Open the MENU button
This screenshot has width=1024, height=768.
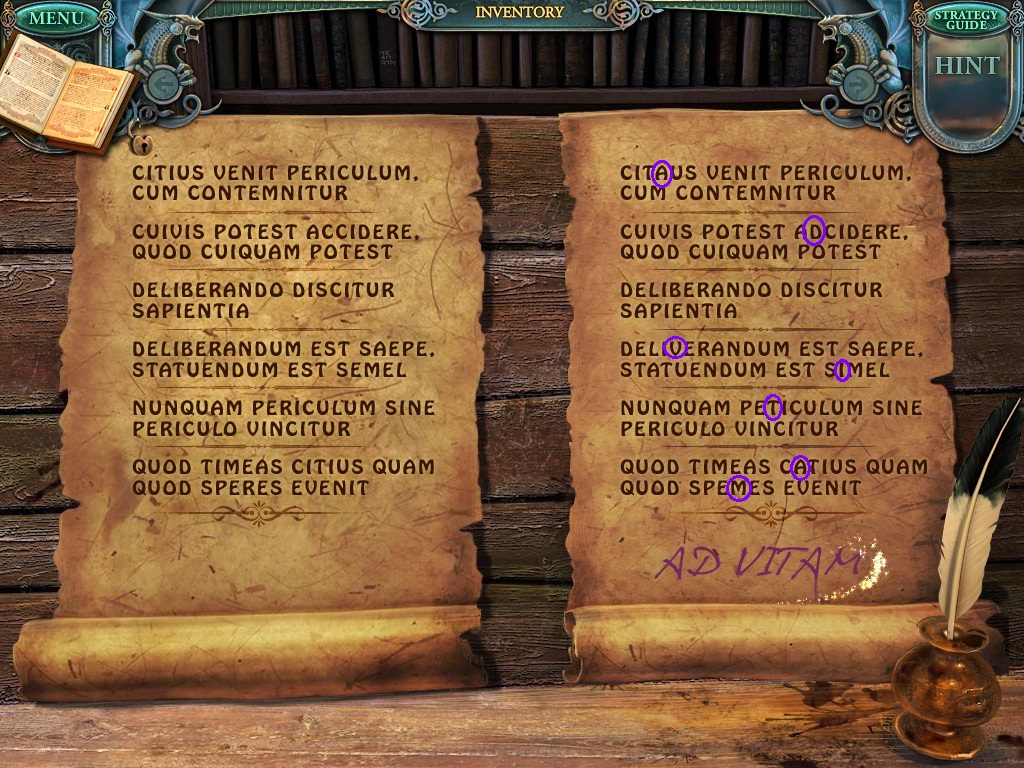click(56, 18)
